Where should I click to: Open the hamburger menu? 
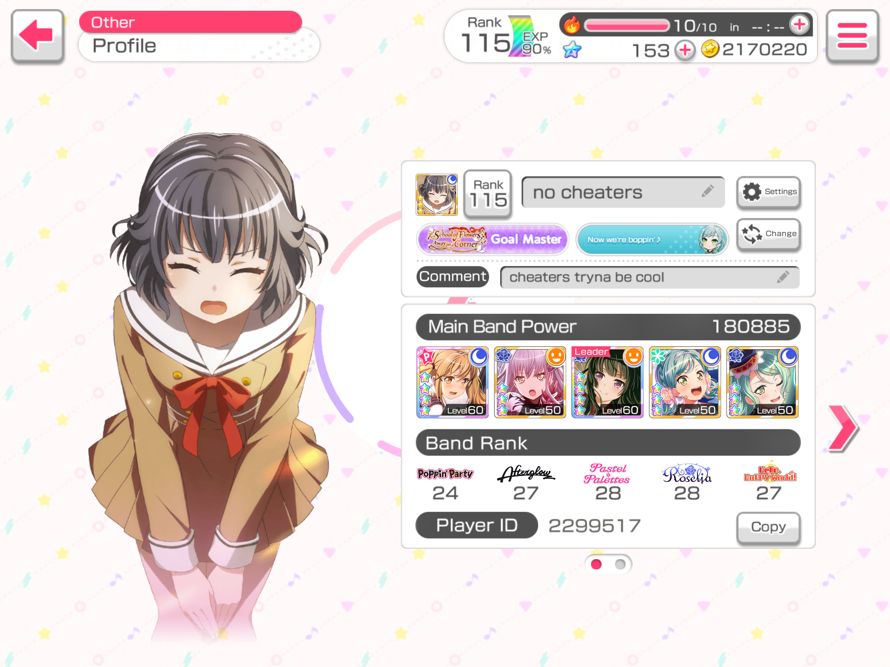click(x=852, y=37)
